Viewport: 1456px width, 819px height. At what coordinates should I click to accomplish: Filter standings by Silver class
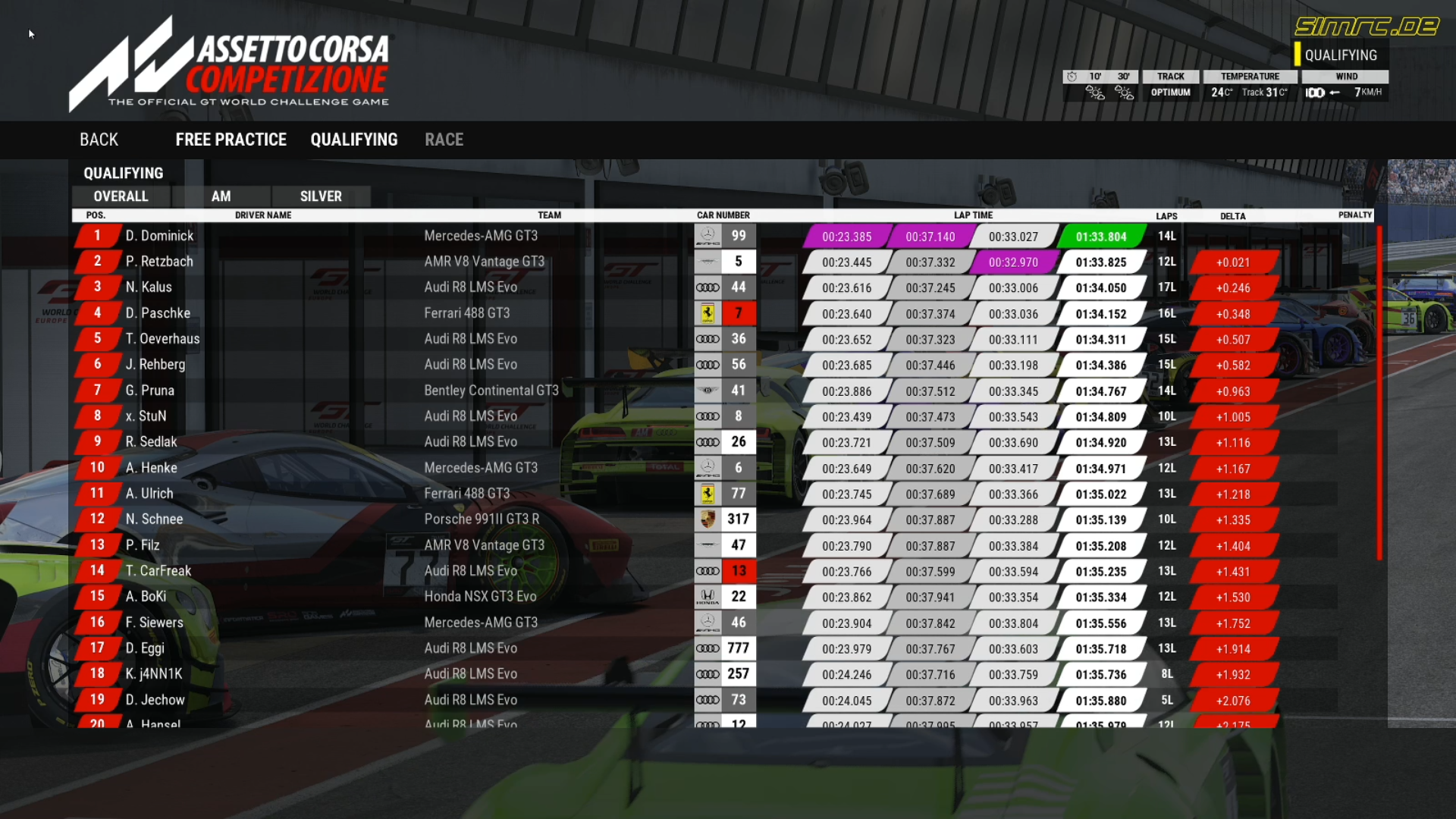tap(321, 196)
